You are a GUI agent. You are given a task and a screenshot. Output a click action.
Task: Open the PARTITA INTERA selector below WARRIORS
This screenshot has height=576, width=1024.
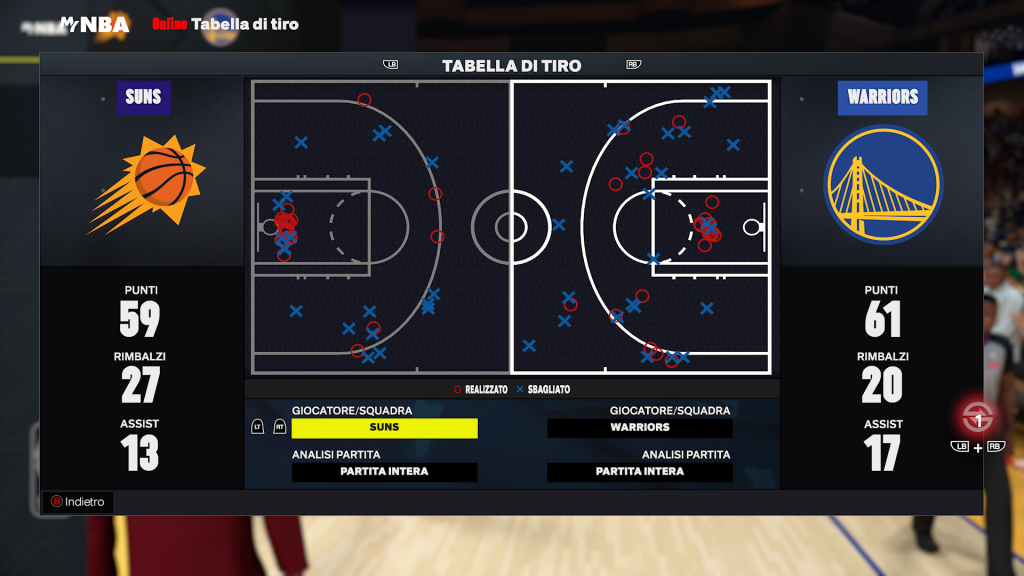[640, 472]
